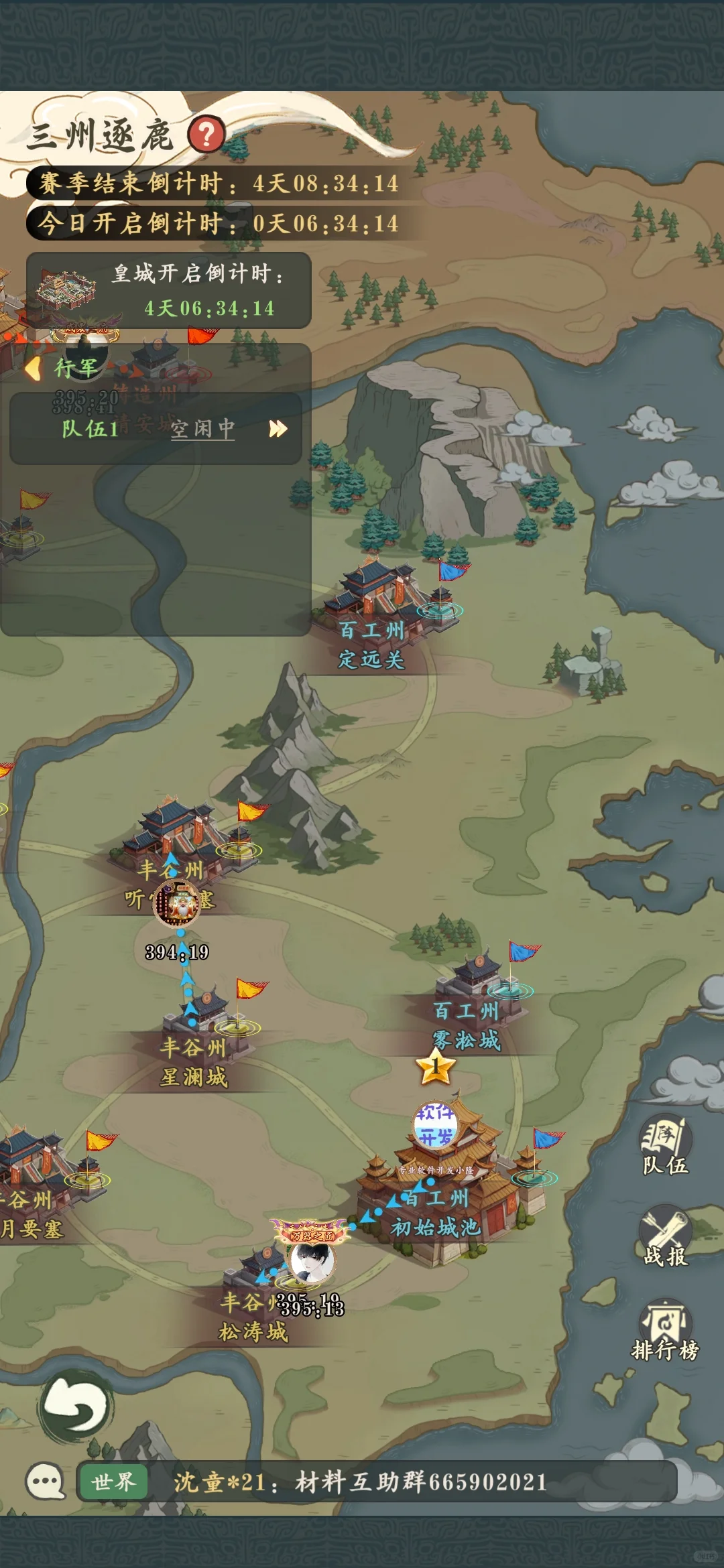Open the 队伍 team menu
Screen dimensions: 724x1568
pos(665,1147)
